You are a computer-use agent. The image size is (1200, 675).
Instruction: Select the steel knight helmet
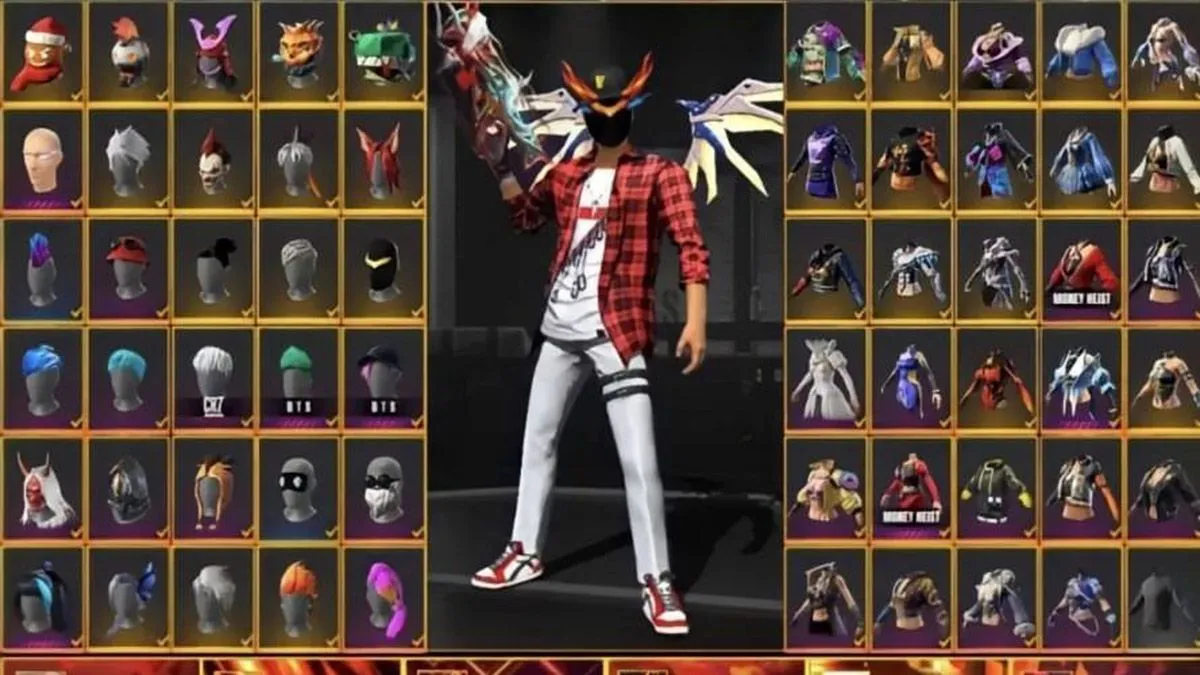[129, 487]
